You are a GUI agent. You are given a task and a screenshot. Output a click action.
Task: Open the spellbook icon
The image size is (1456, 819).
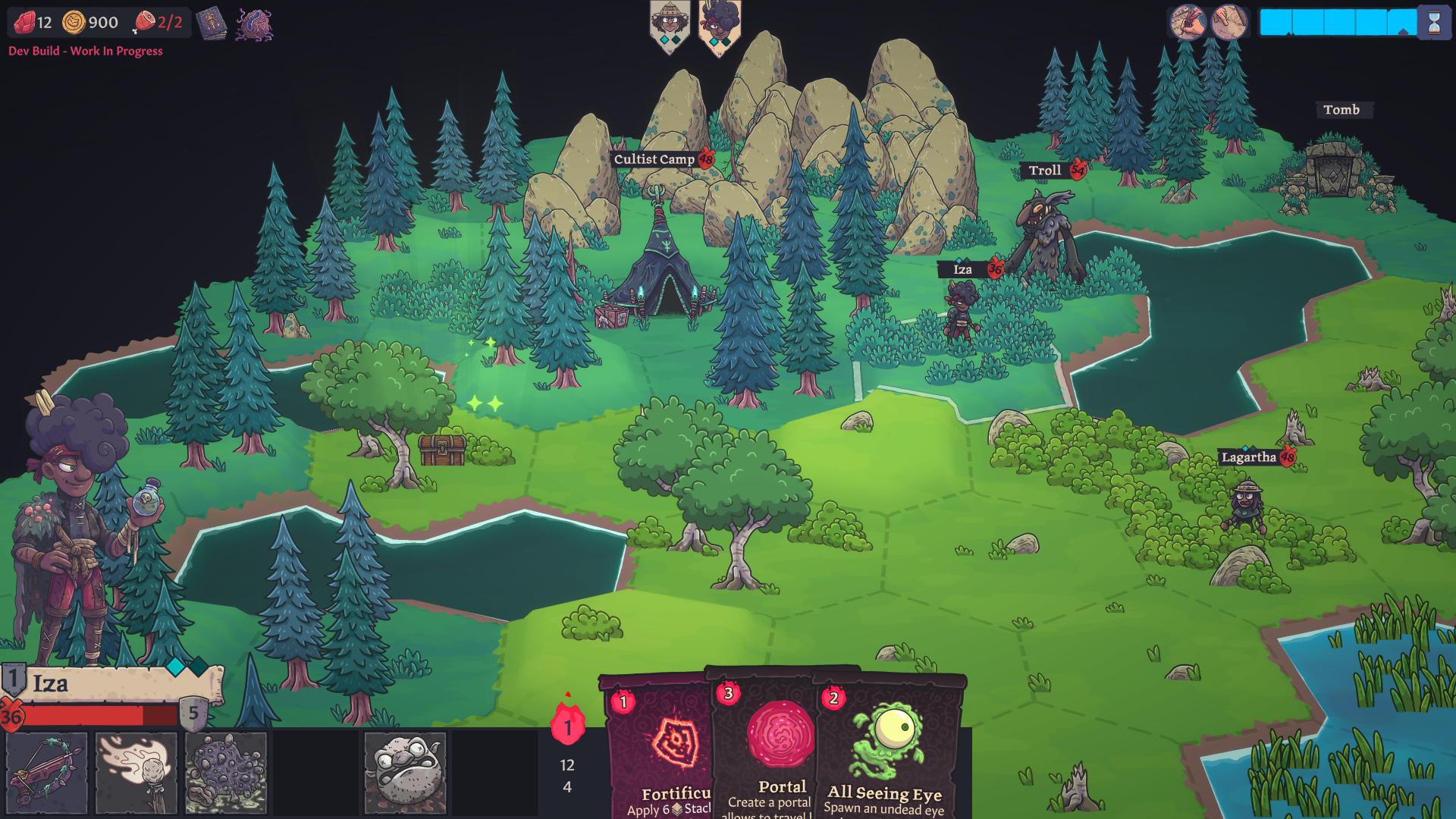pyautogui.click(x=212, y=24)
